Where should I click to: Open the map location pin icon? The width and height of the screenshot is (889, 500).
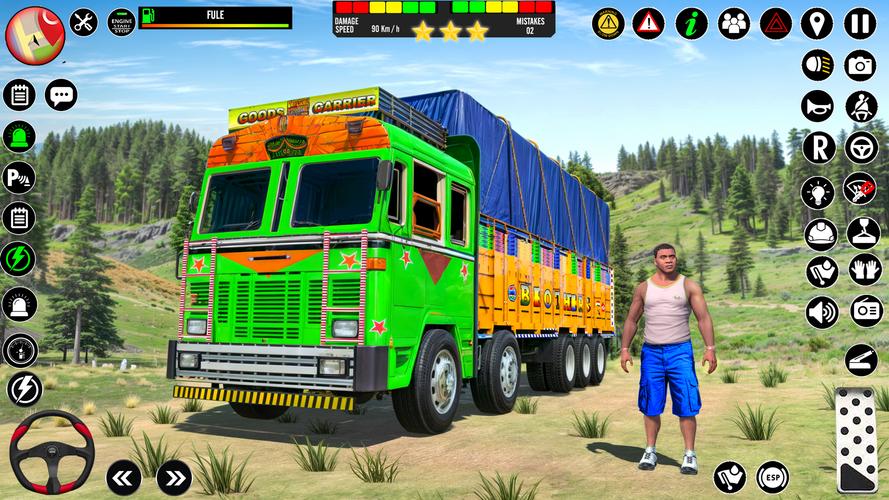(x=817, y=23)
